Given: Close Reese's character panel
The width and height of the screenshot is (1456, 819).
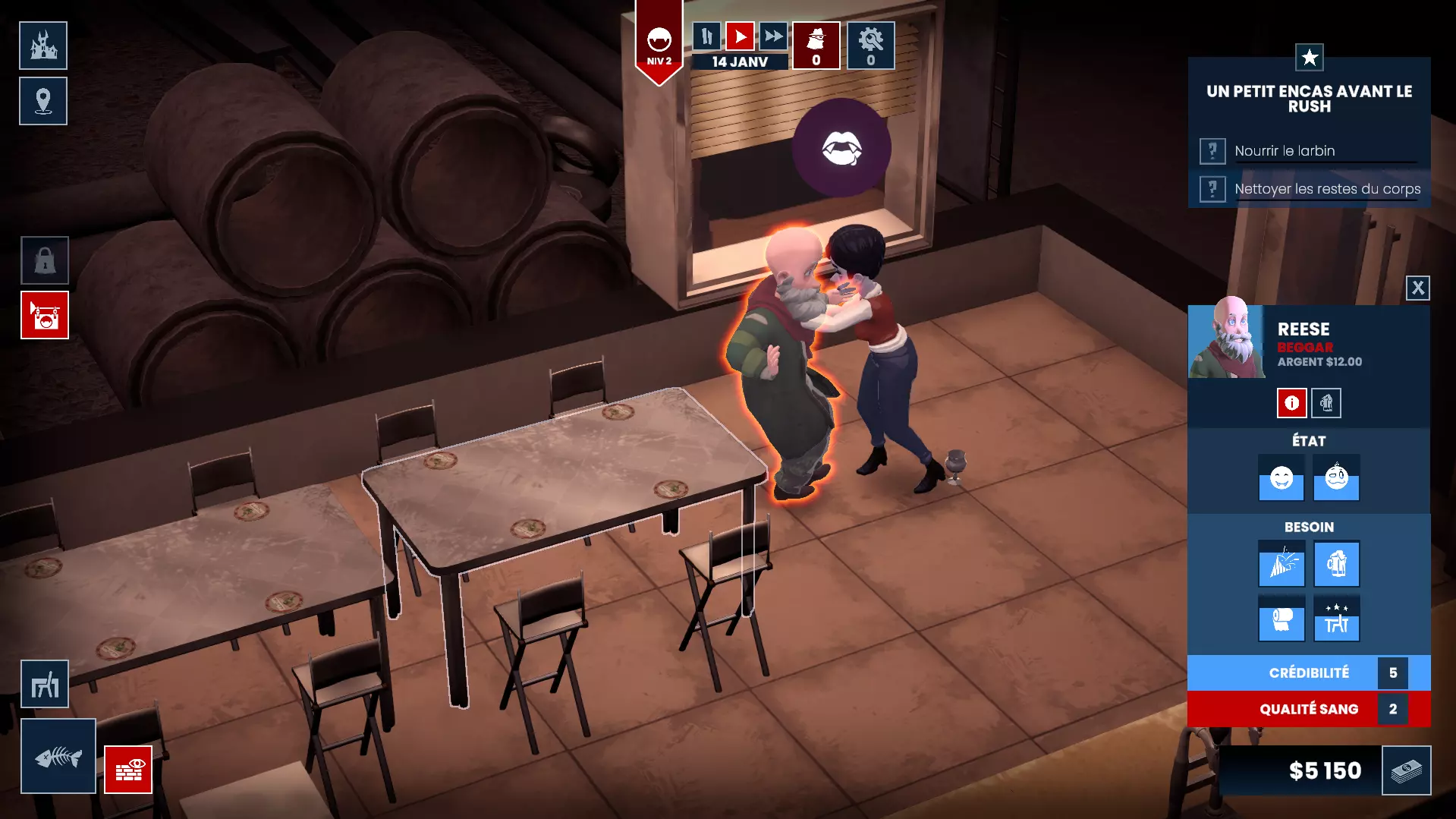Looking at the screenshot, I should (1417, 288).
